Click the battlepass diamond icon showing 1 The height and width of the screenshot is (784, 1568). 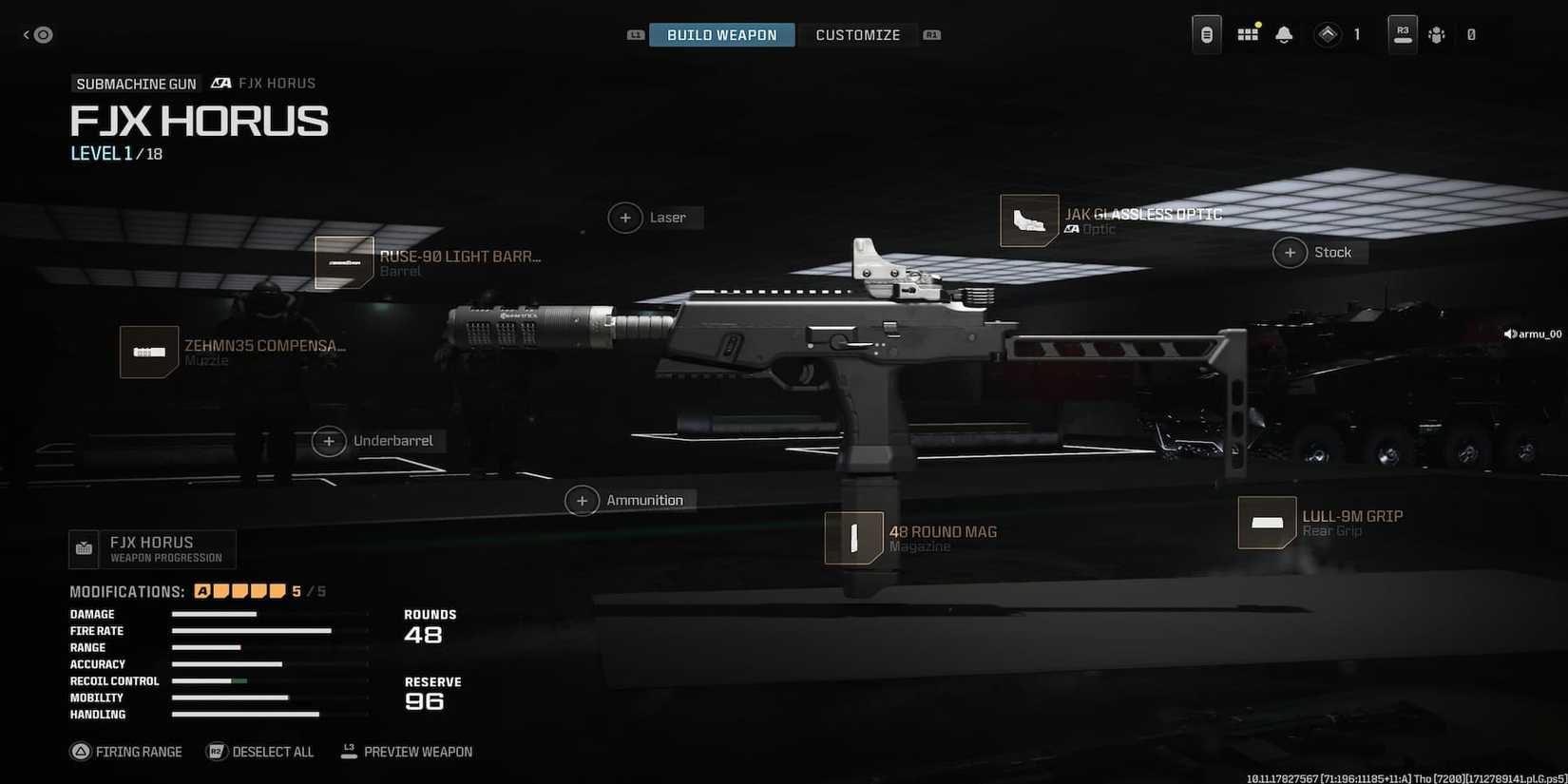(x=1328, y=33)
